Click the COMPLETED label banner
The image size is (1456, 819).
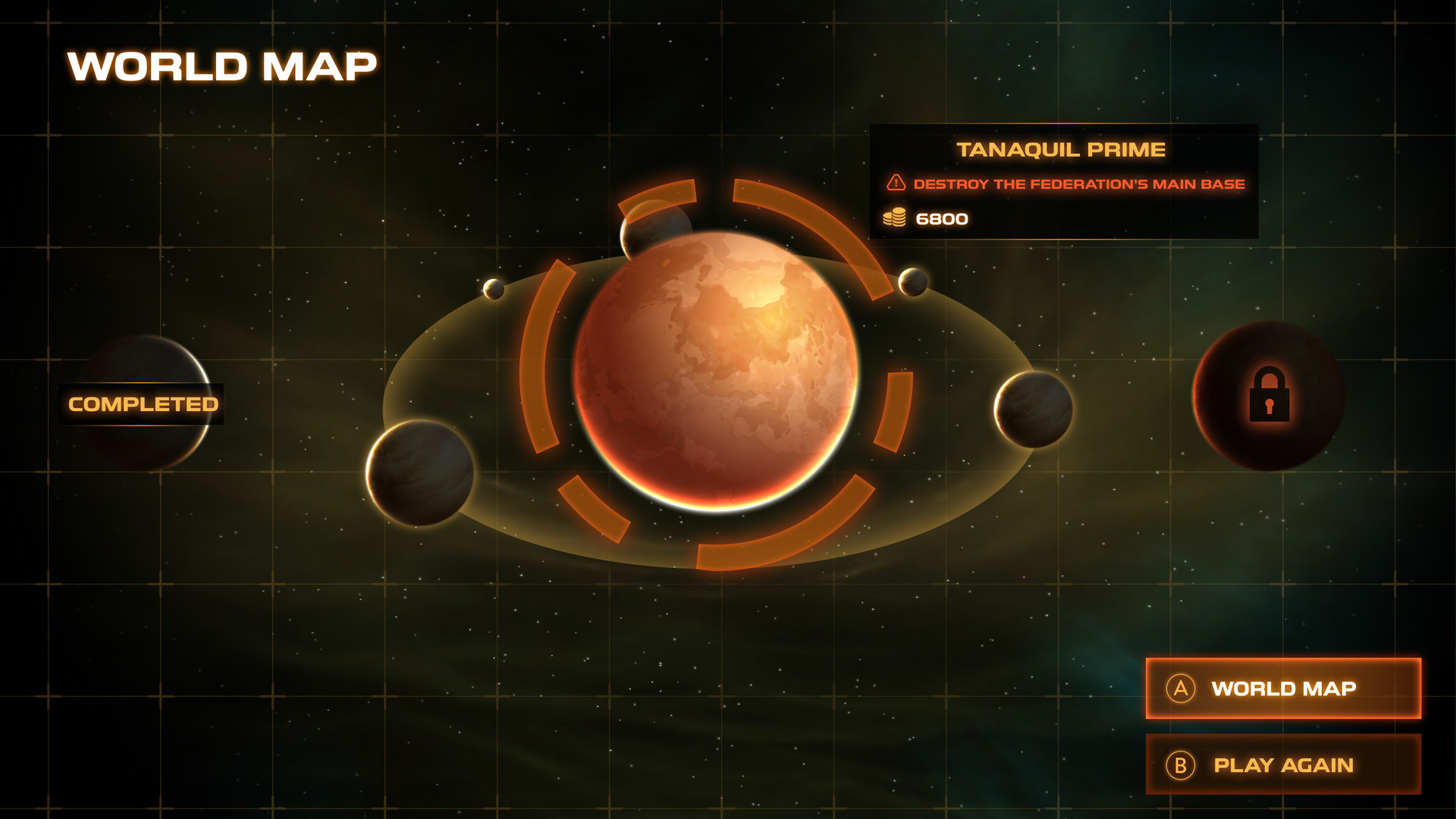click(142, 404)
